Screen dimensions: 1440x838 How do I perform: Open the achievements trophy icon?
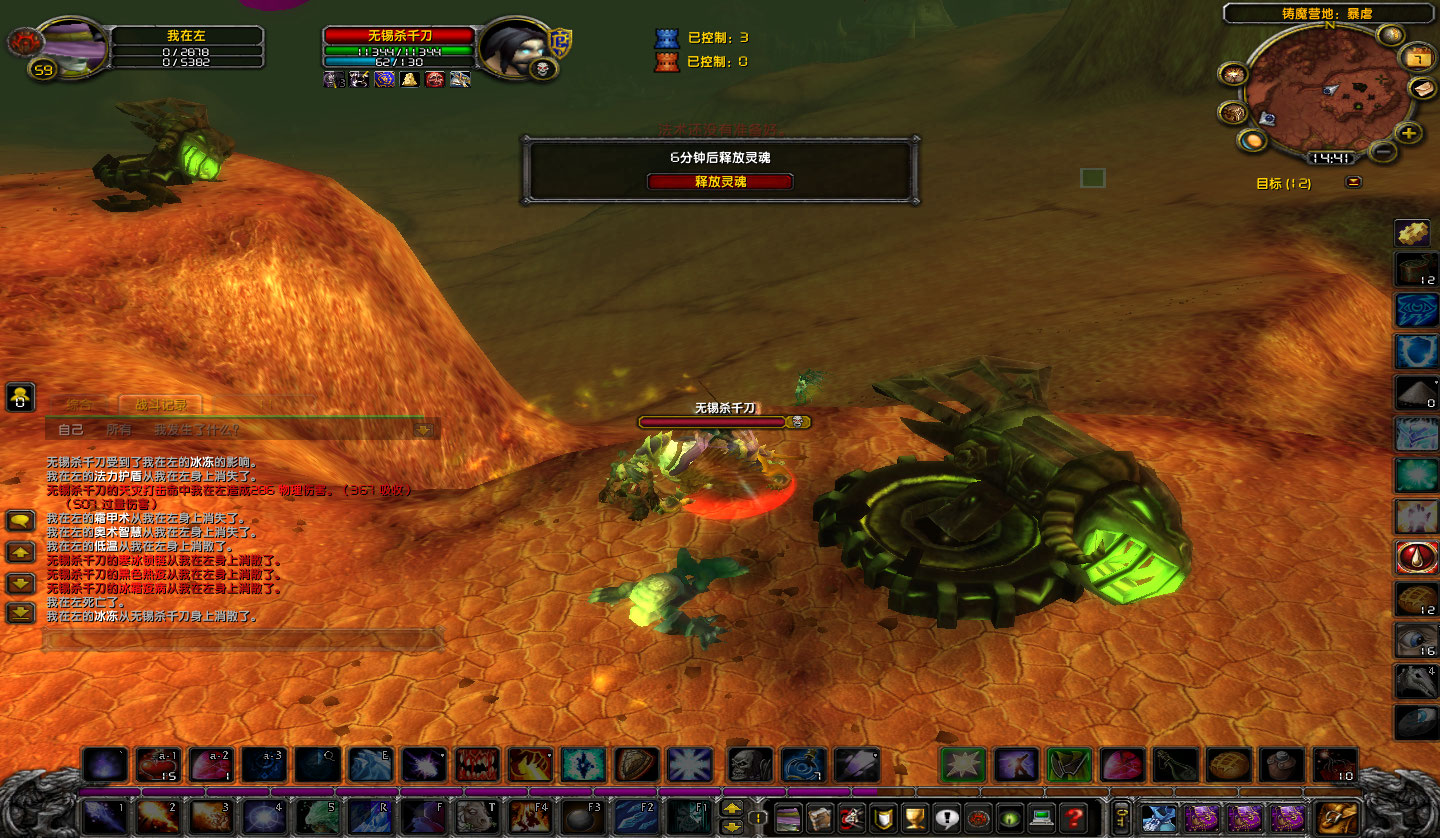point(914,818)
